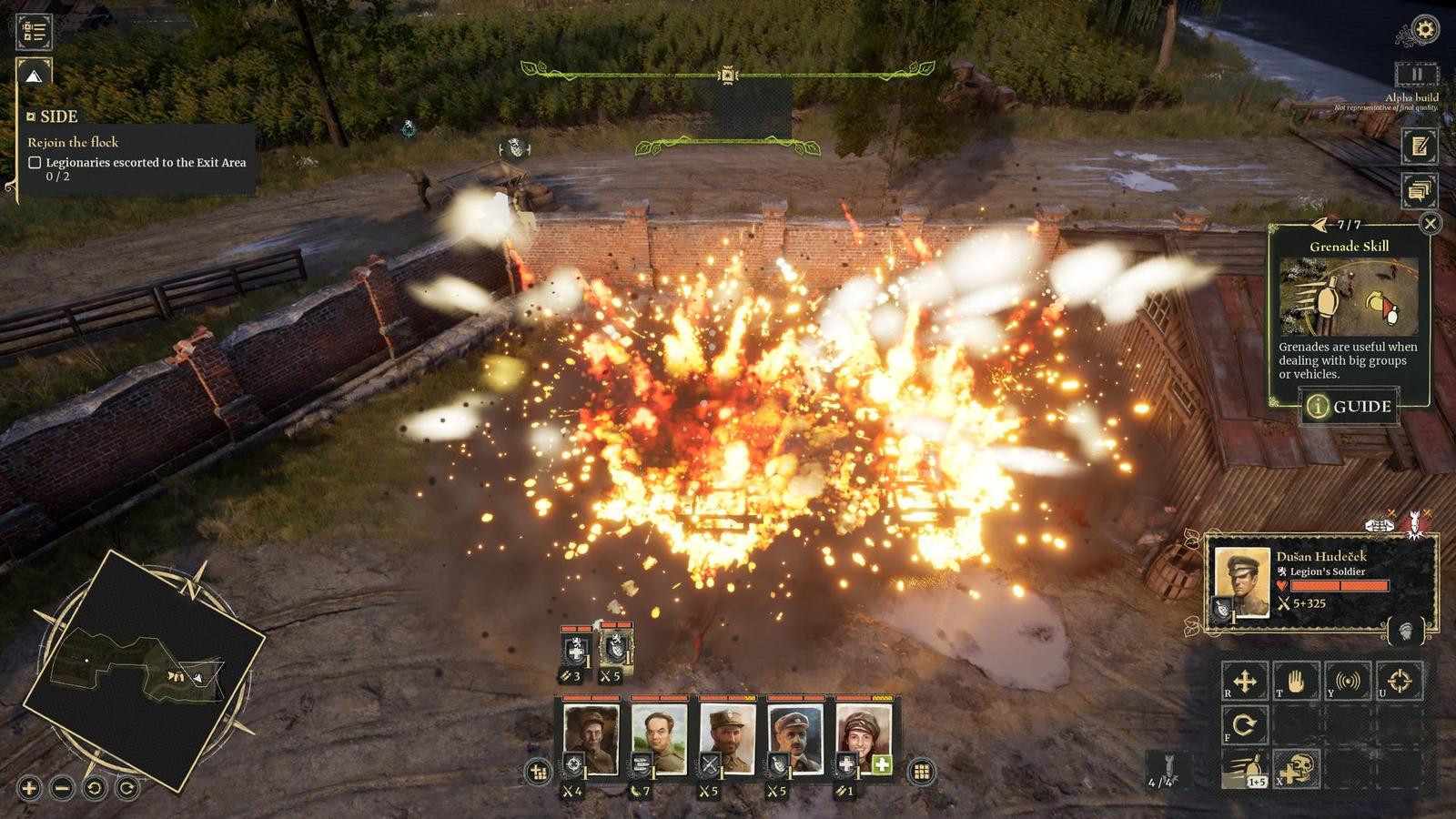The image size is (1456, 819).
Task: Collapse the SIDE objective panel arrow
Action: pyautogui.click(x=34, y=76)
